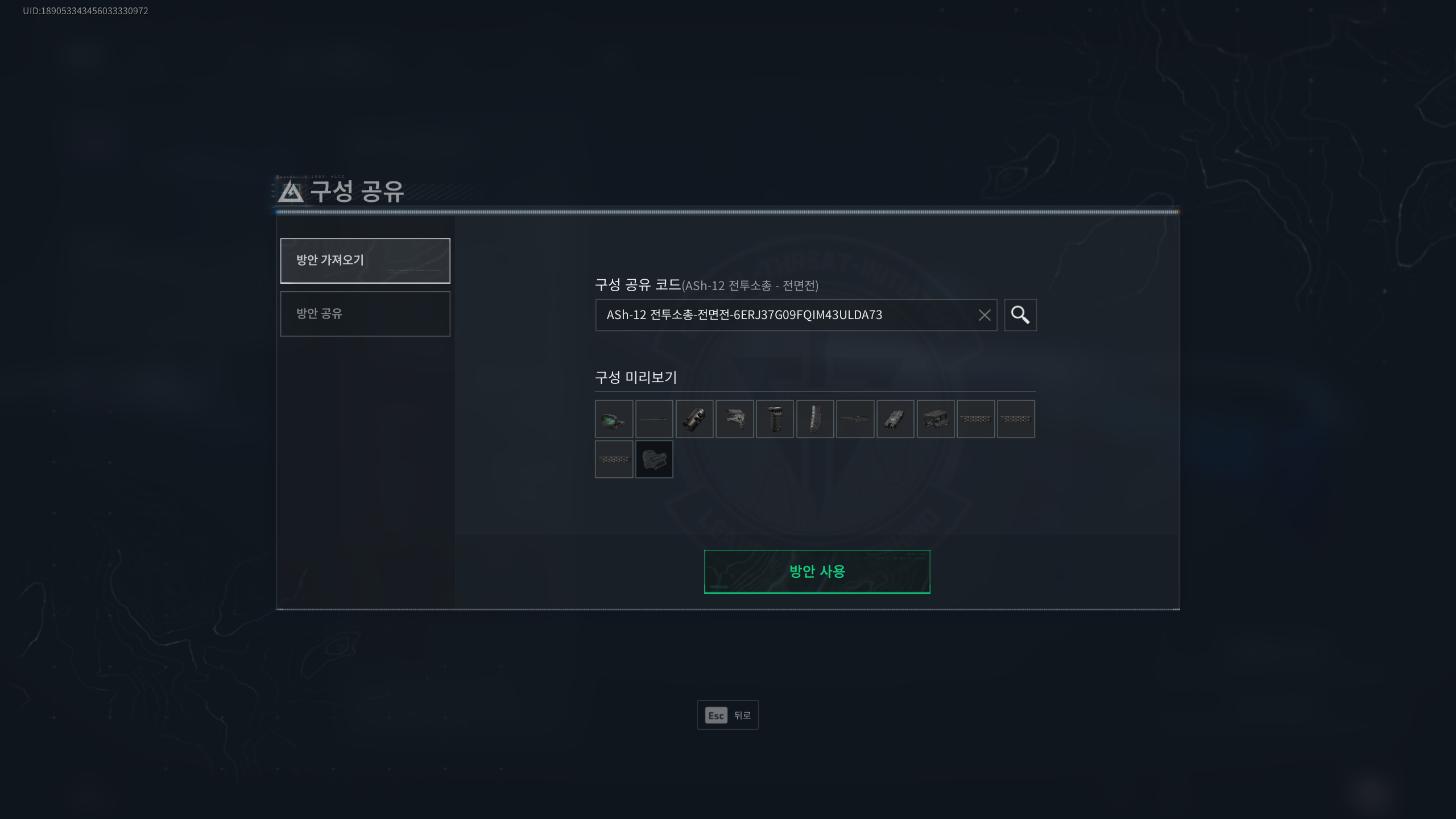This screenshot has width=1456, height=819.
Task: Select the long barrel attachment icon
Action: [x=857, y=419]
